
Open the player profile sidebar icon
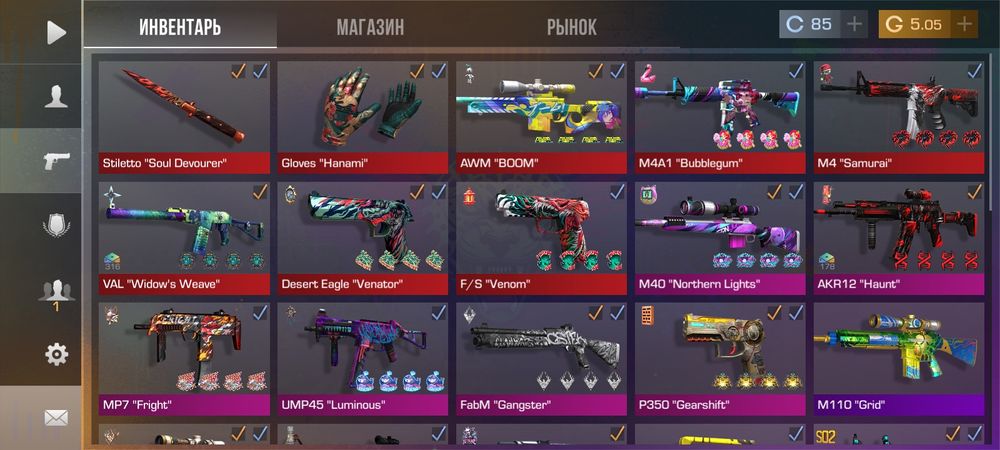tap(56, 97)
